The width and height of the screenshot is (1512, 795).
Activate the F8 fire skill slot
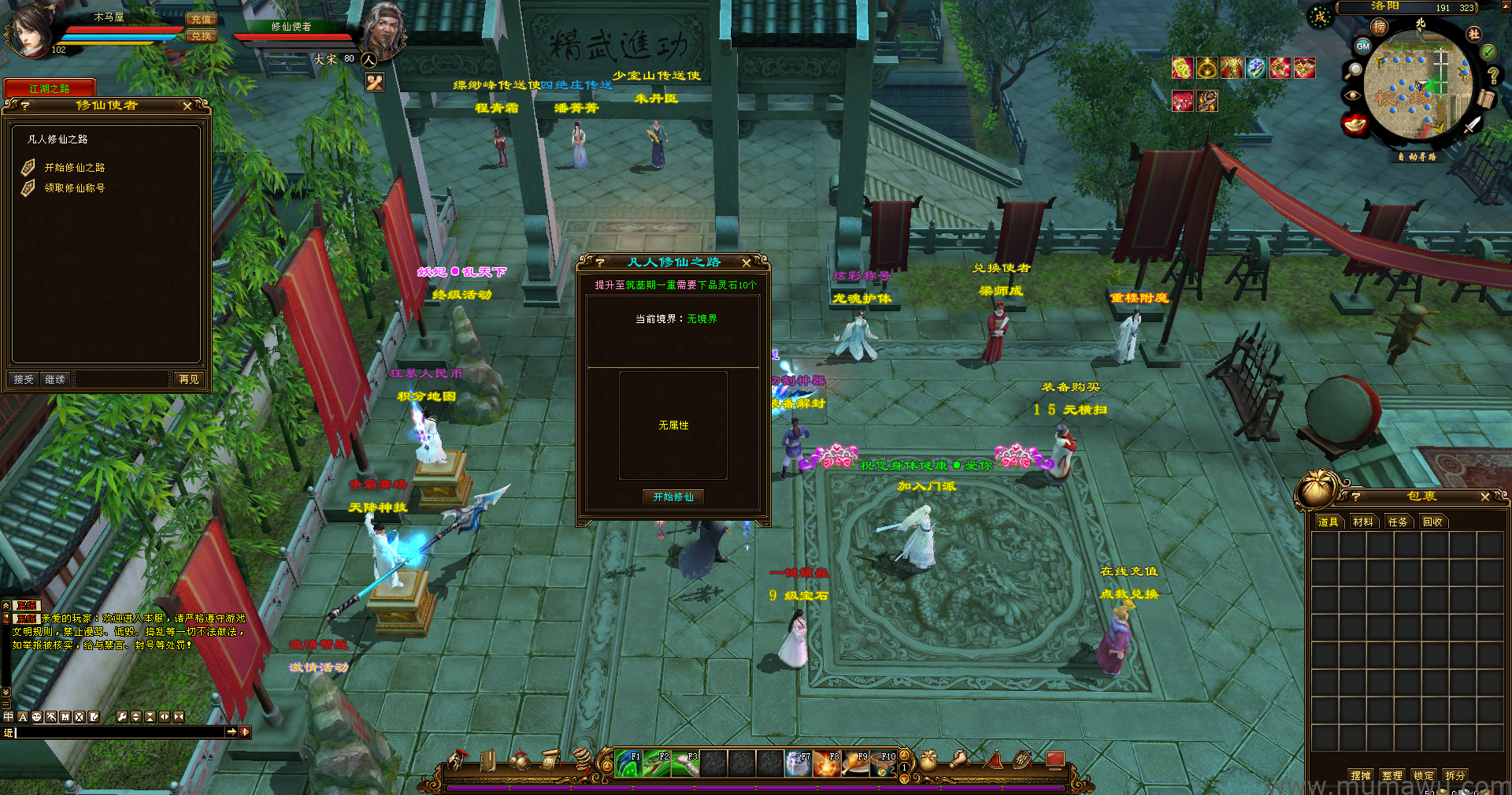pos(827,763)
